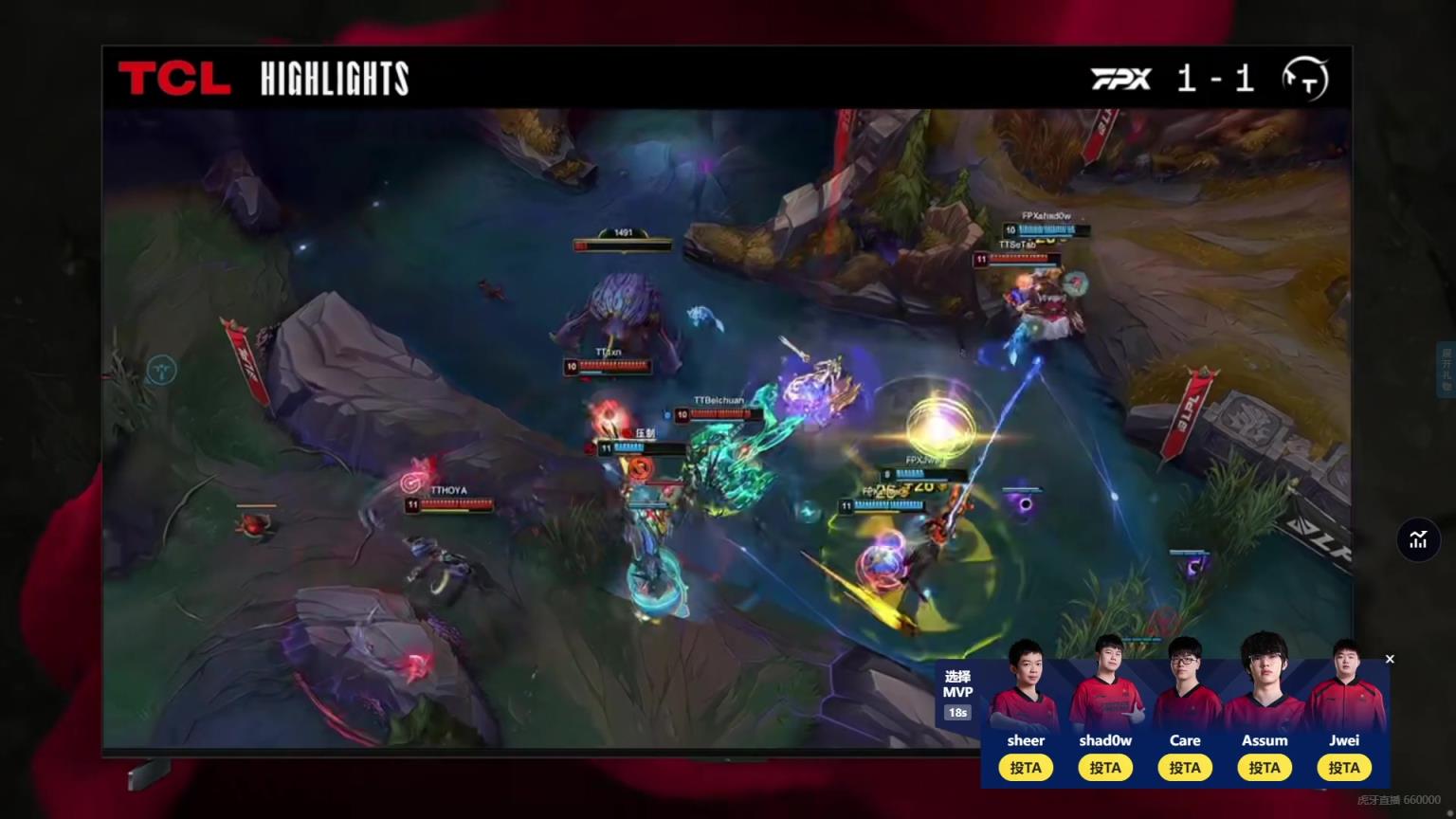This screenshot has height=819, width=1456.
Task: Choose Assum as the MVP
Action: [x=1264, y=767]
